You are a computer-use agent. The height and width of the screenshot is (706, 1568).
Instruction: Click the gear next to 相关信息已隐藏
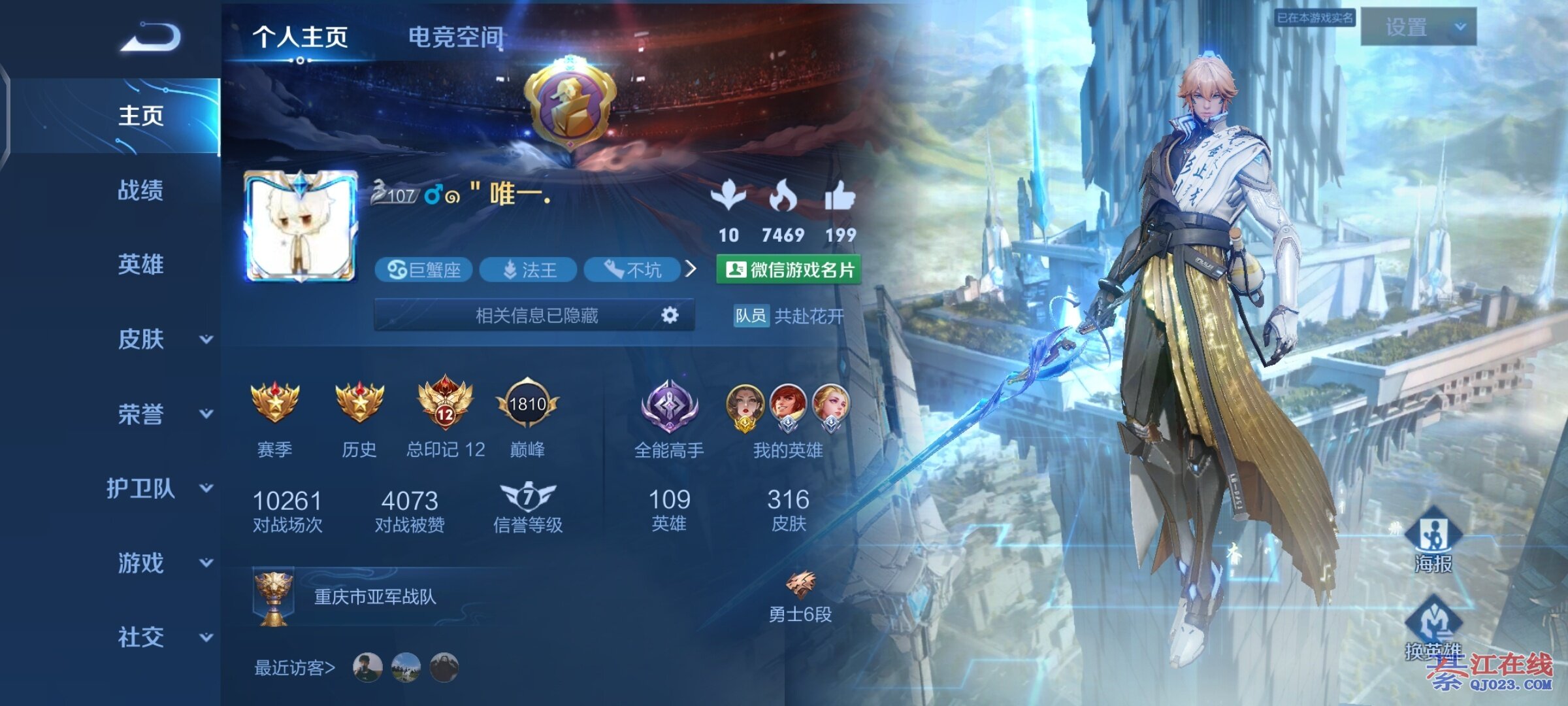(670, 316)
